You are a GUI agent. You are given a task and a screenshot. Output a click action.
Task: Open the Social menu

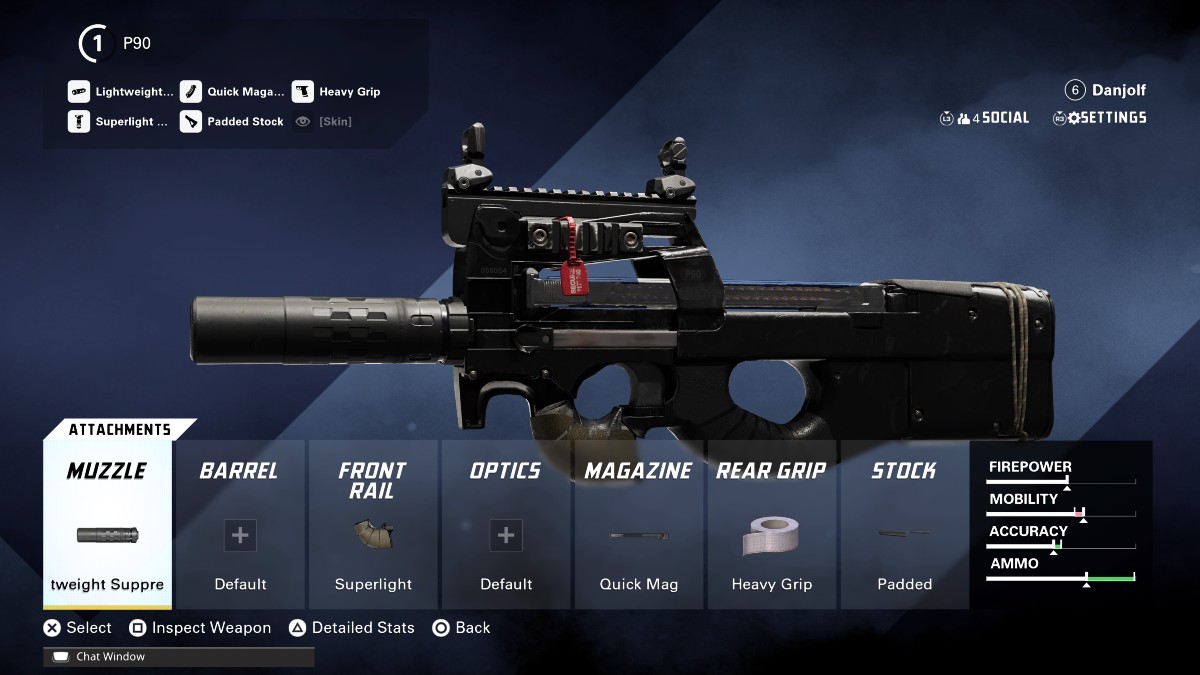coord(985,118)
